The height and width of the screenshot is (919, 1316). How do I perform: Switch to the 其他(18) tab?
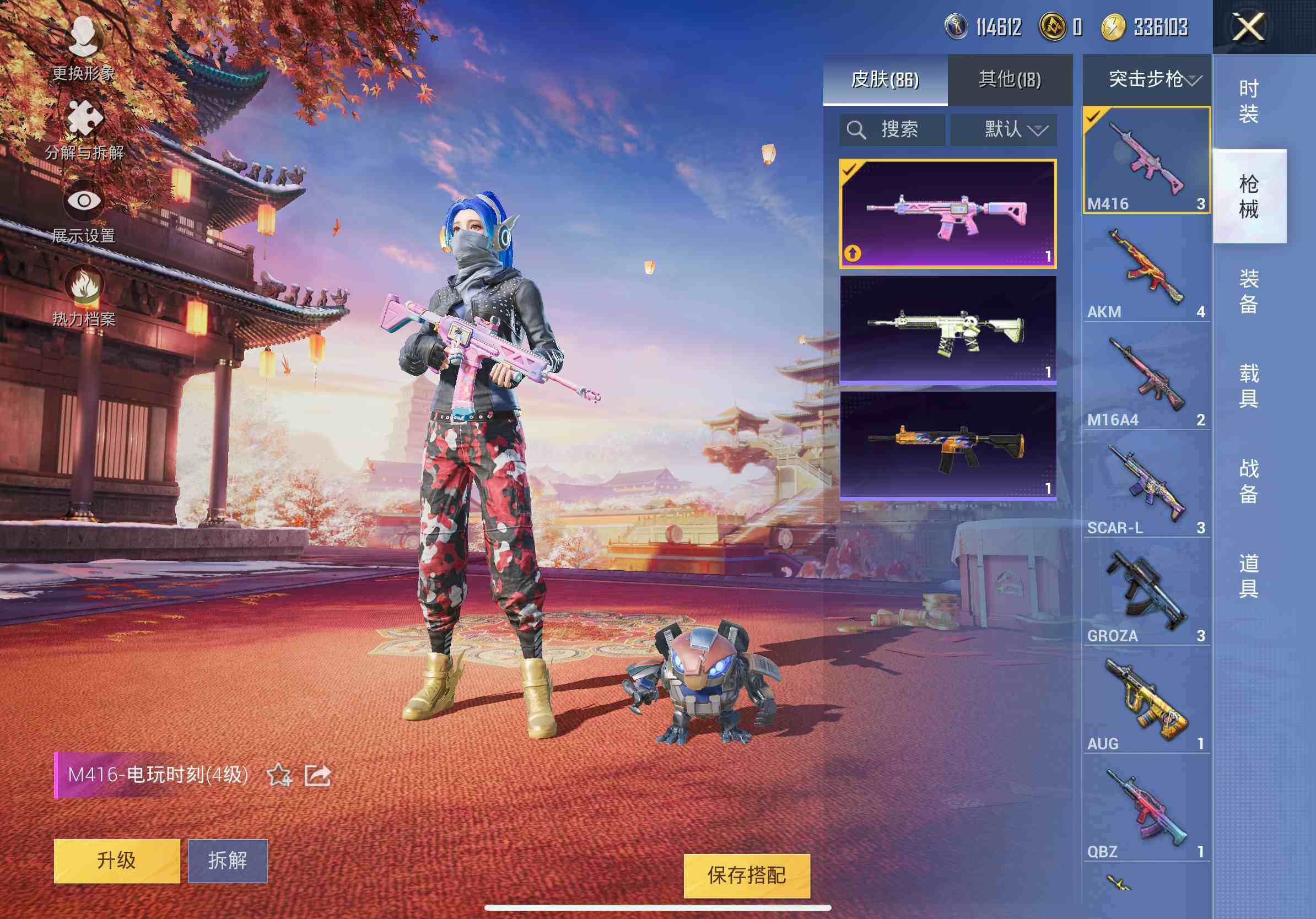[1010, 80]
